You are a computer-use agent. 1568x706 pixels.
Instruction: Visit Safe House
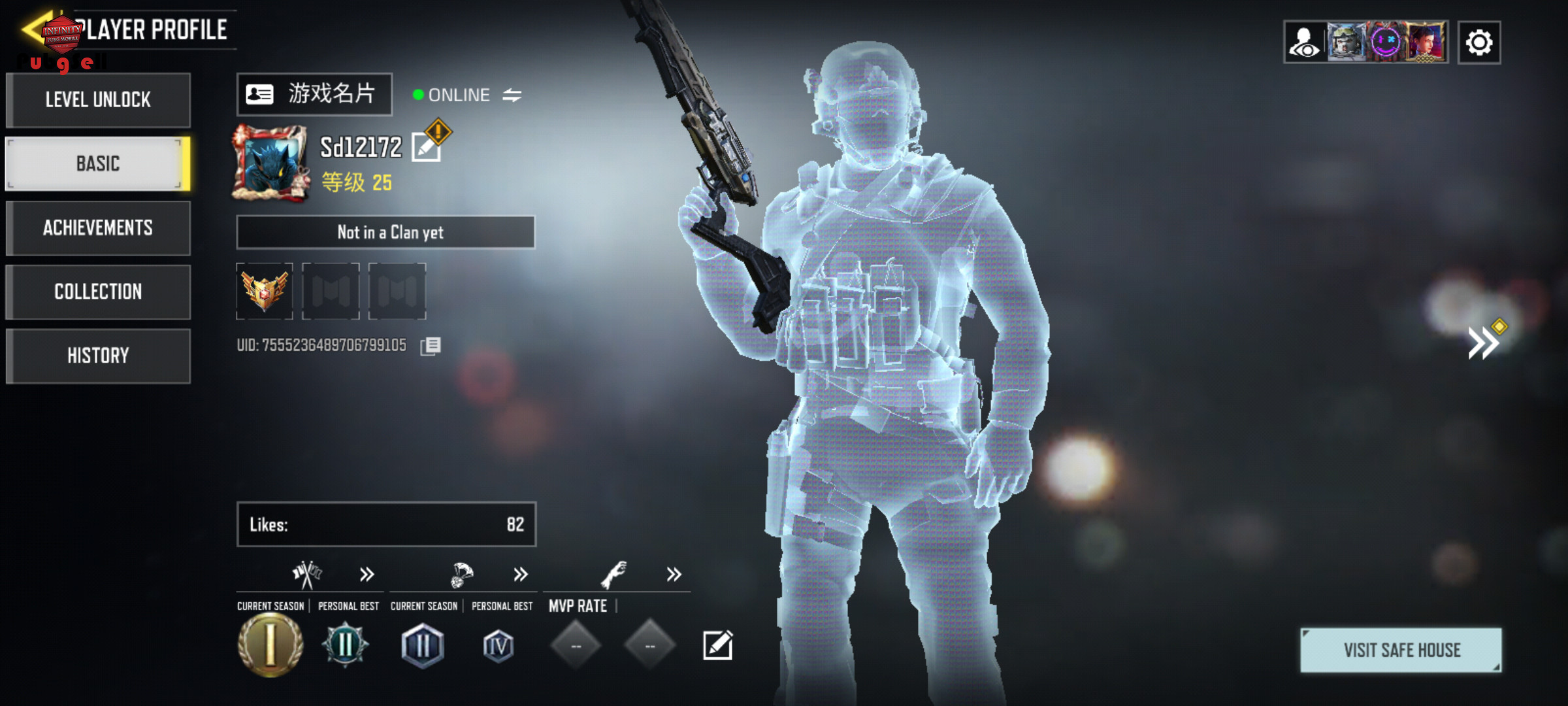(1401, 650)
